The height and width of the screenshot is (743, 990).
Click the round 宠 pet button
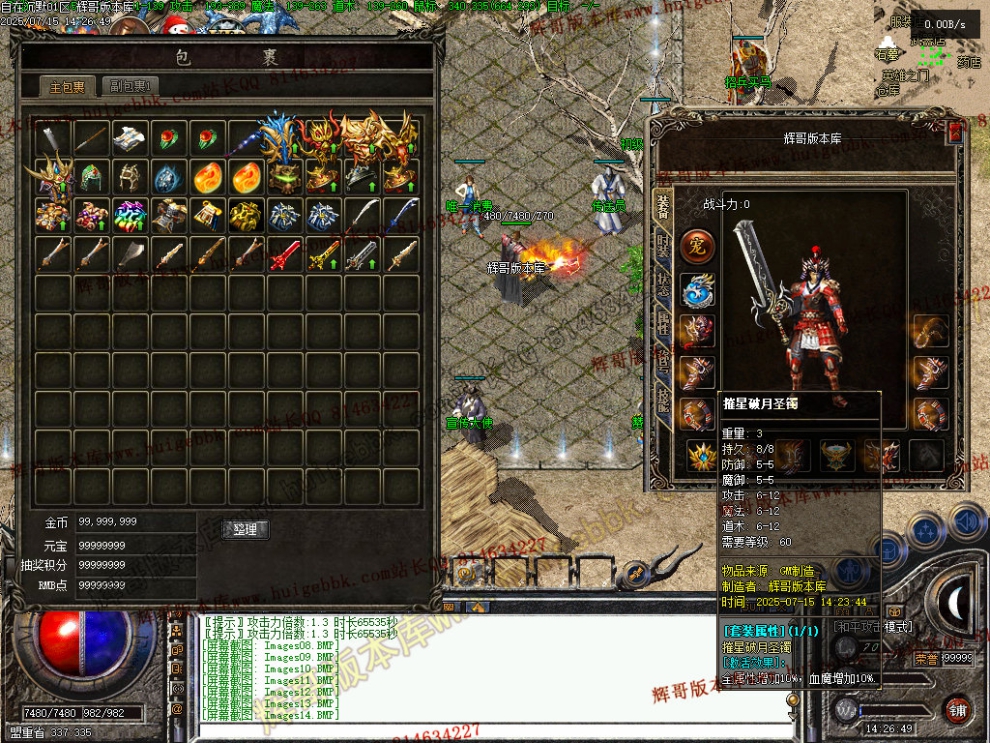(x=697, y=246)
